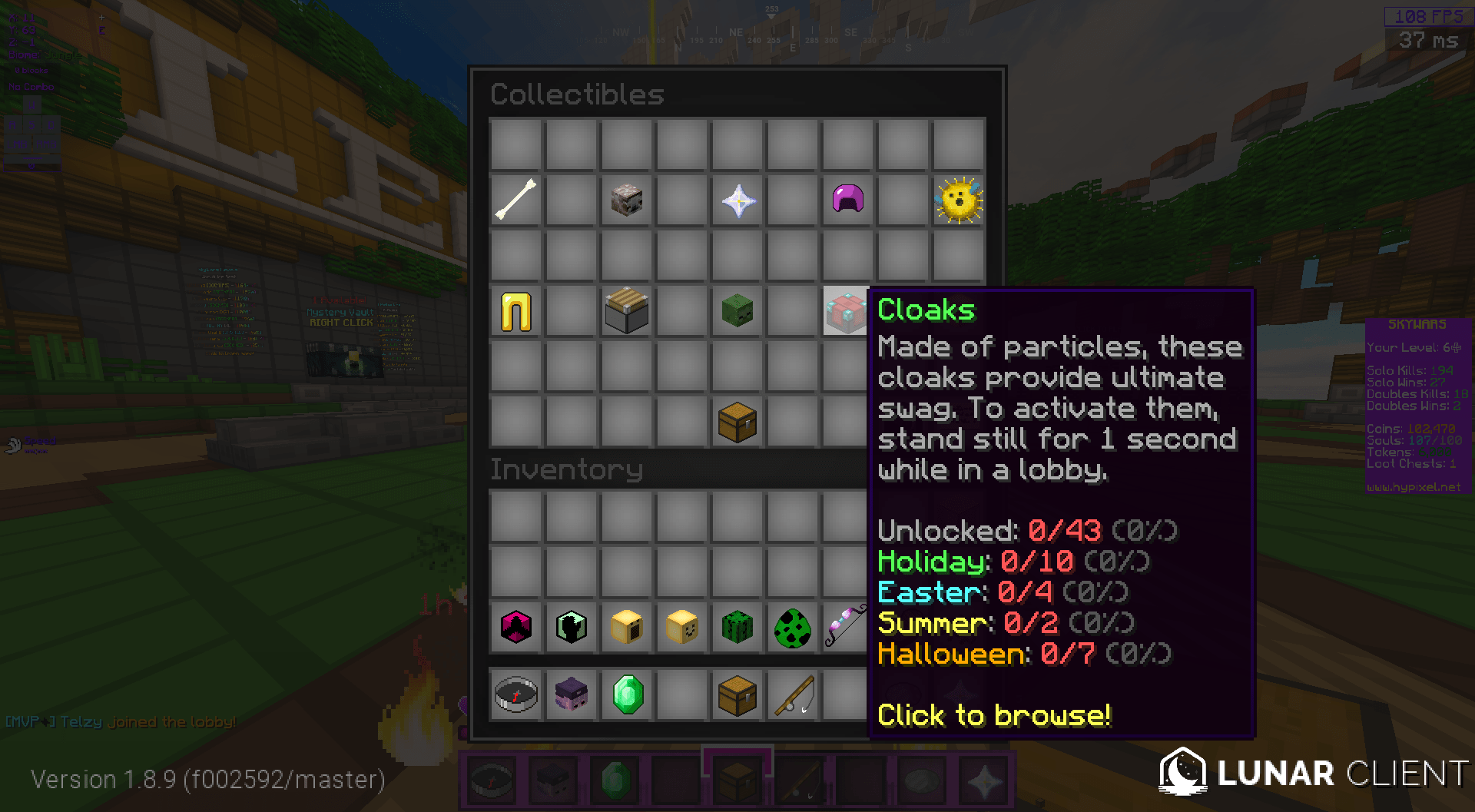Open the purple hat collectible
1475x812 pixels.
[847, 200]
